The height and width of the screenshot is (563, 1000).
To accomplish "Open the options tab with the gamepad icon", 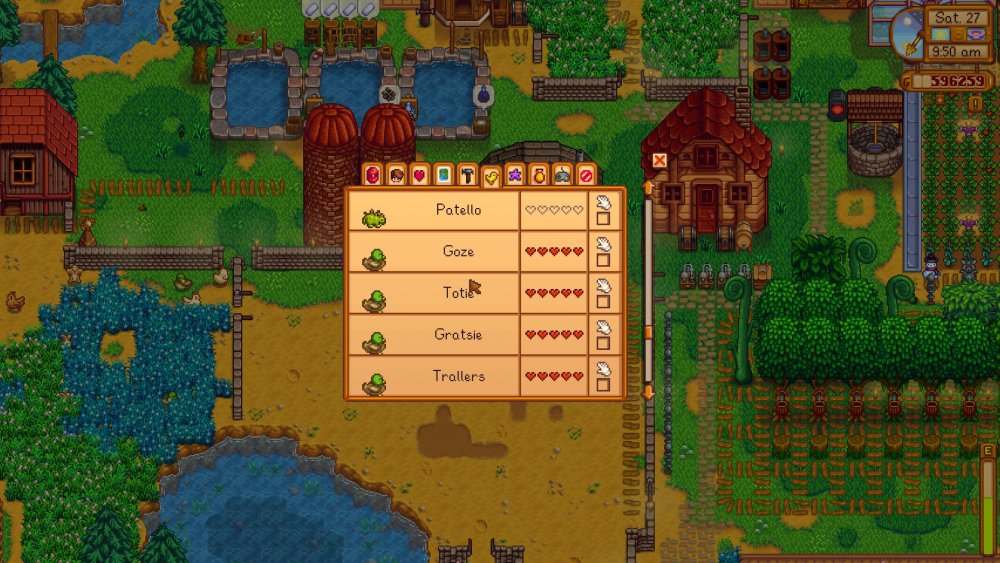I will [563, 176].
